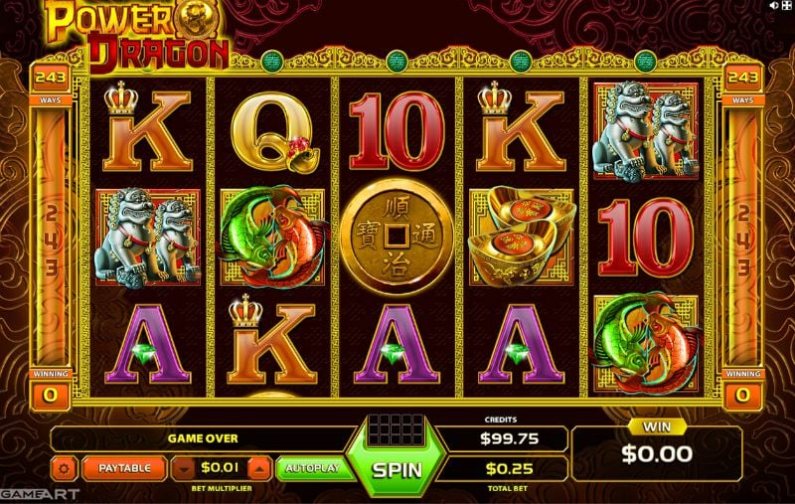The image size is (795, 504).
Task: Spin the reels with the green SPIN button
Action: (395, 468)
